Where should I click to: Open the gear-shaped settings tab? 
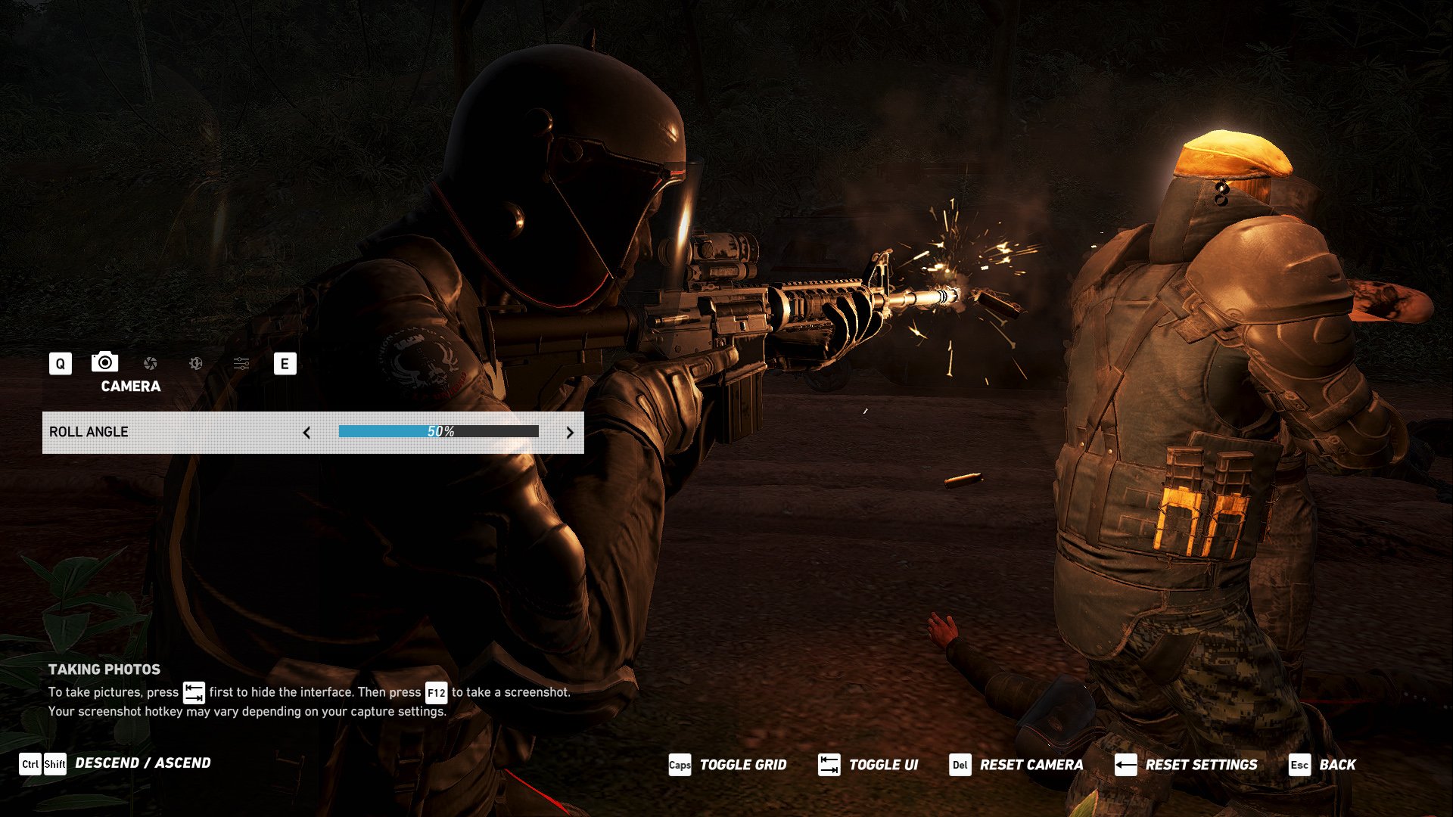tap(196, 364)
